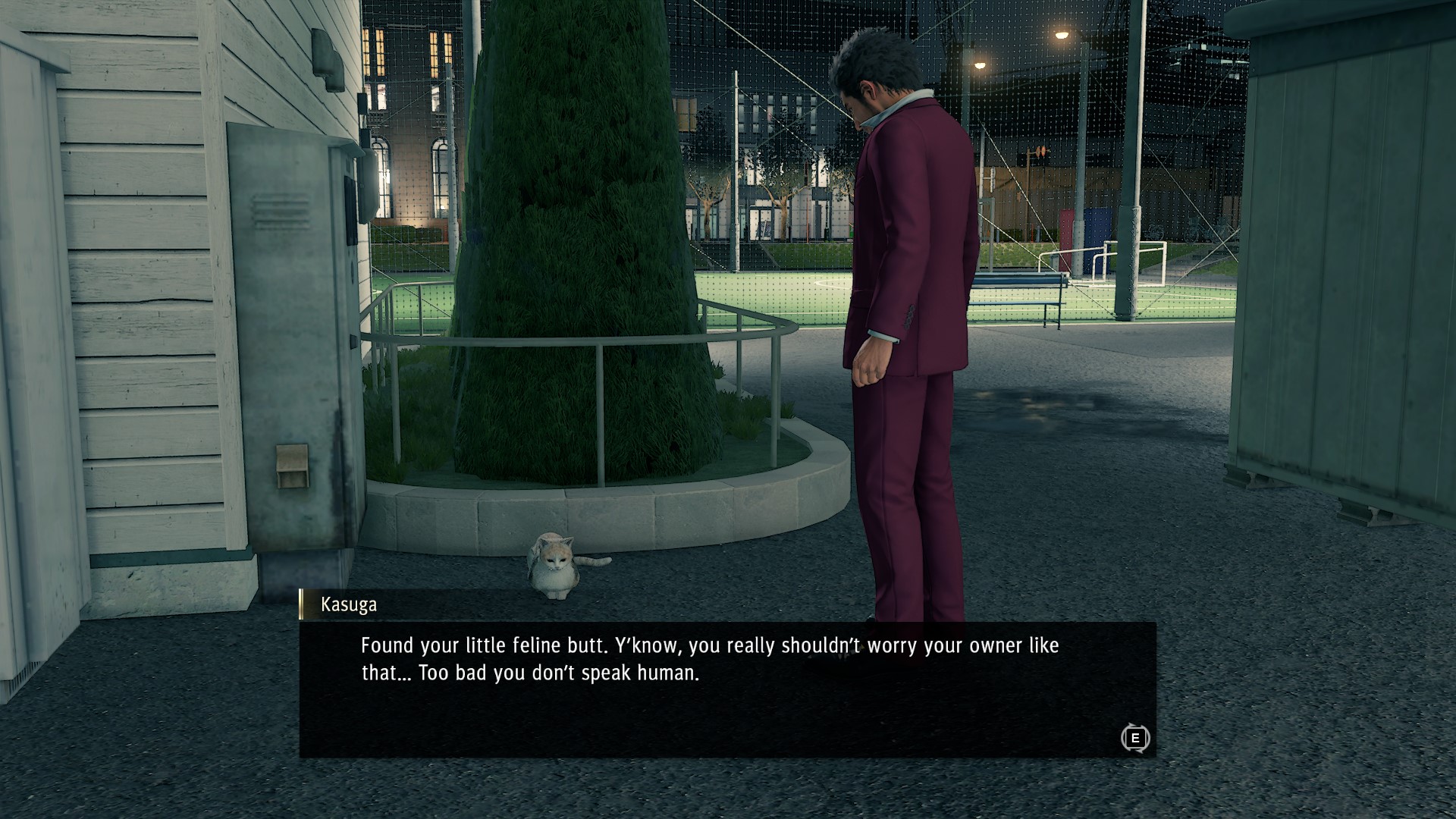Click the street lamp on the right
1456x819 pixels.
point(1062,34)
